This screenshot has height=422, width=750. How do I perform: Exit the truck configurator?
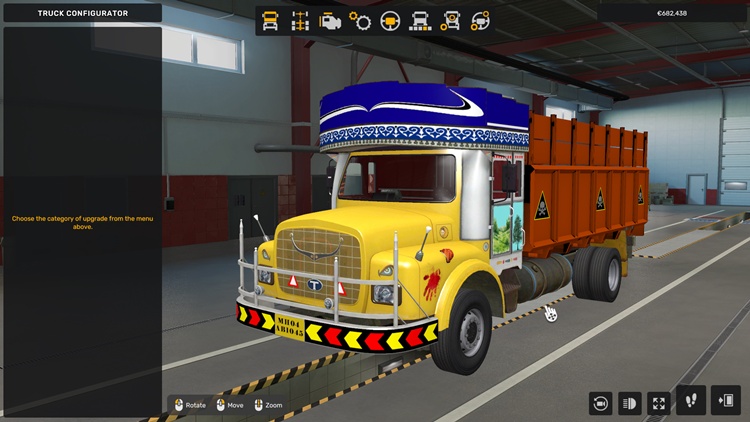[725, 400]
